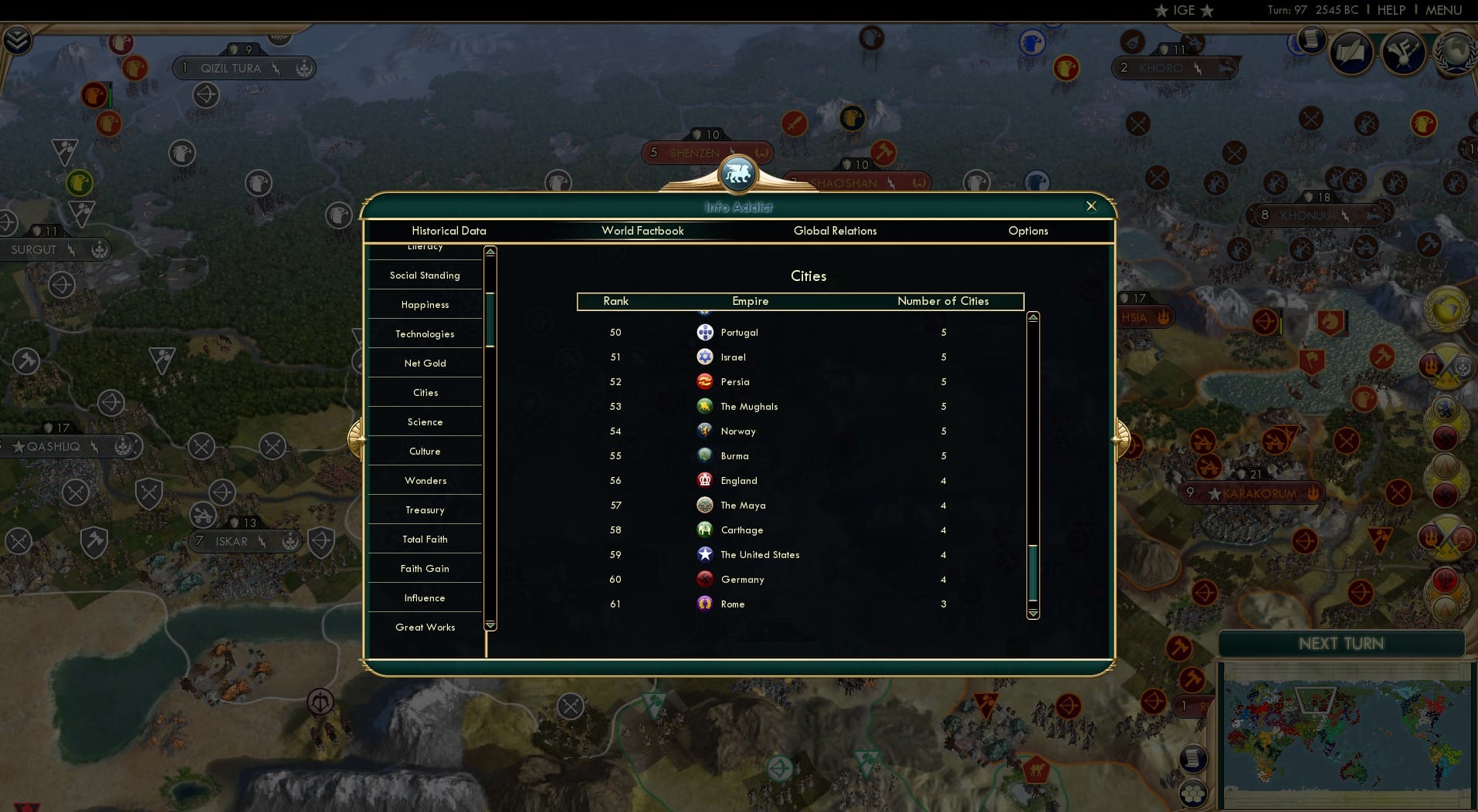
Task: Click England's empire icon in row 56
Action: point(705,480)
